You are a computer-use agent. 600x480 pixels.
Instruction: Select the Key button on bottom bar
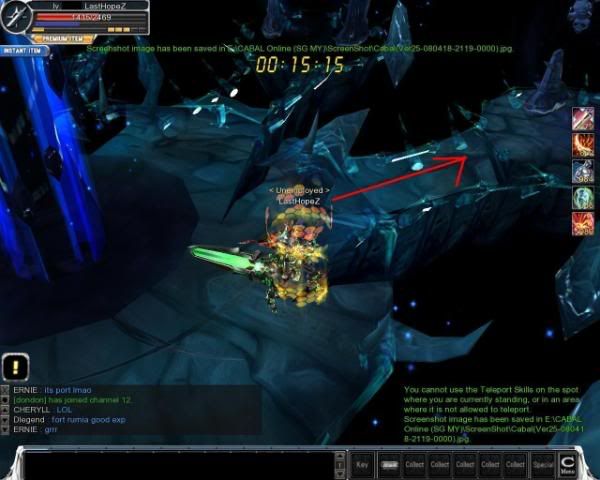tap(362, 465)
